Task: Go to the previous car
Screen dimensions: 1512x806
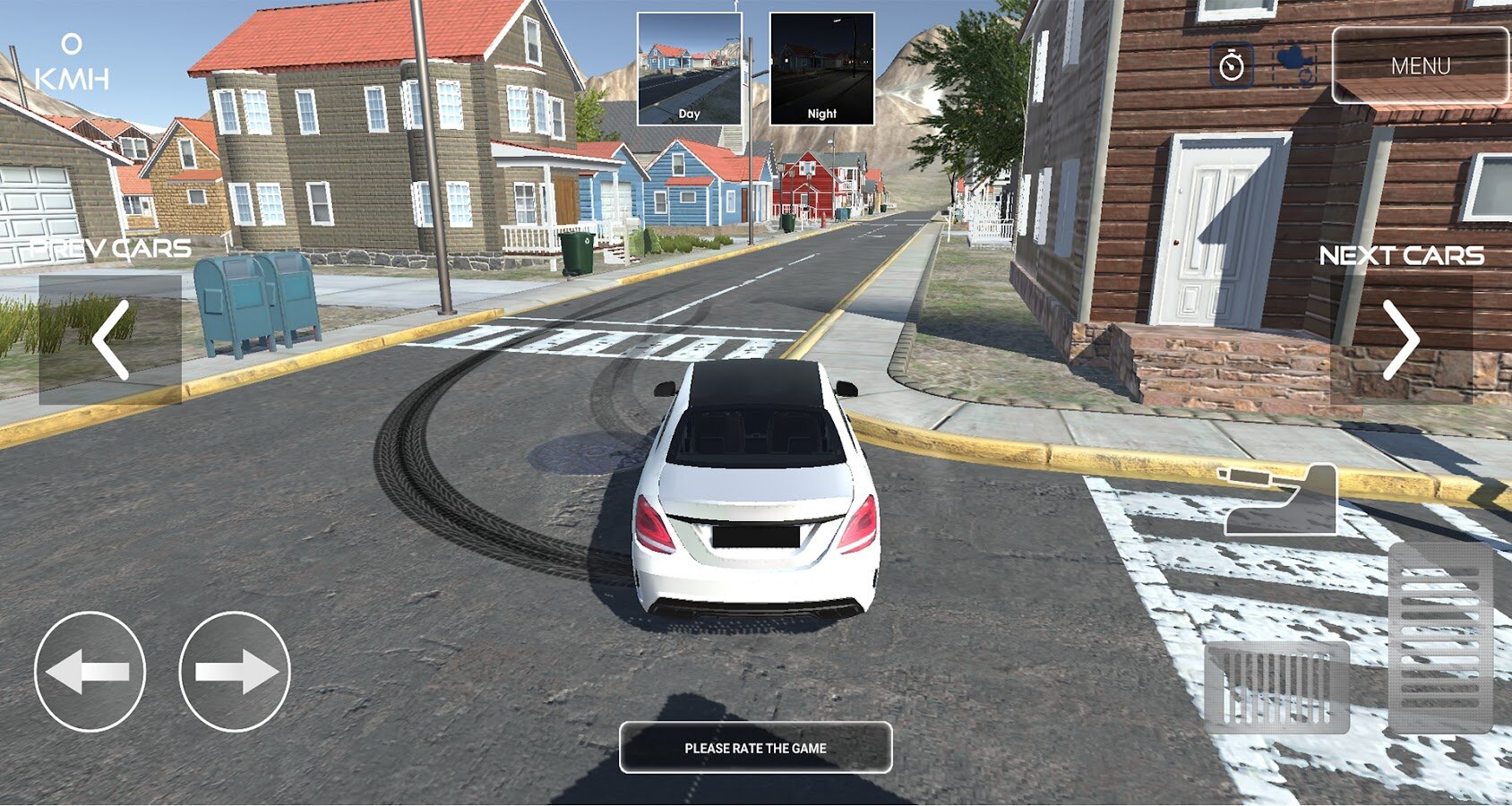Action: pyautogui.click(x=110, y=339)
